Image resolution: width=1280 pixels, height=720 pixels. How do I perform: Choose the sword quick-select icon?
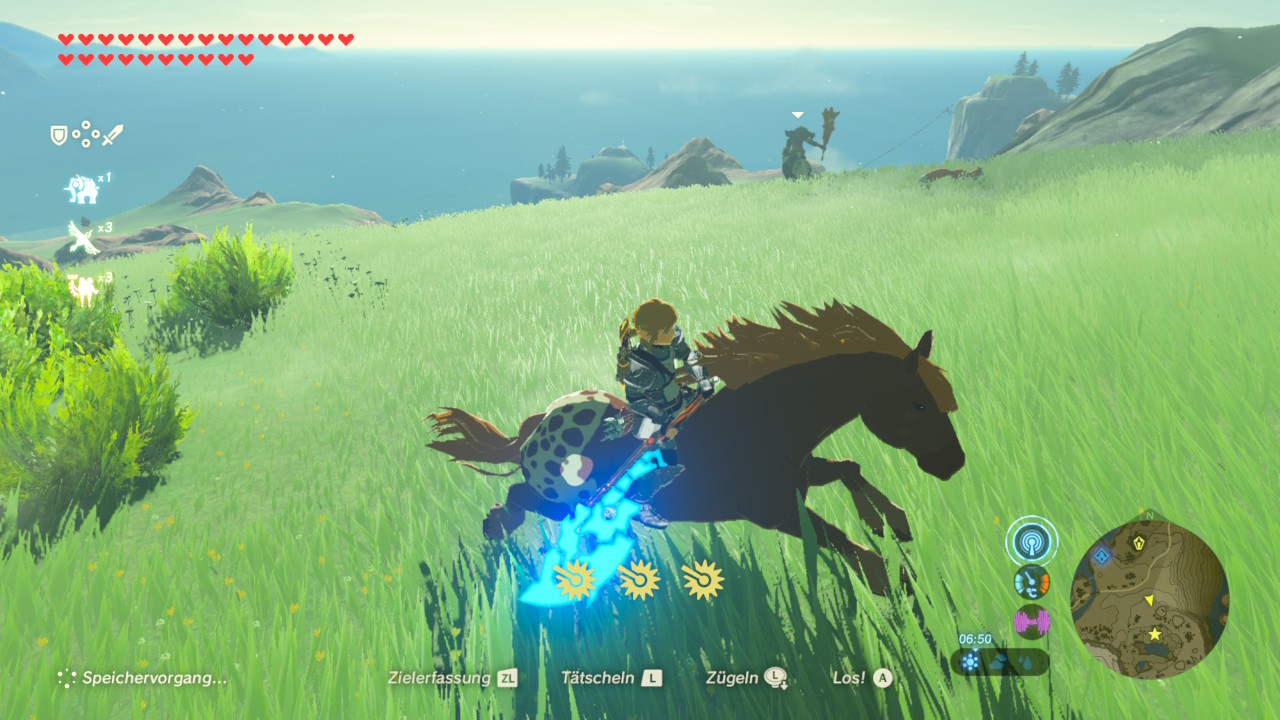pyautogui.click(x=112, y=134)
